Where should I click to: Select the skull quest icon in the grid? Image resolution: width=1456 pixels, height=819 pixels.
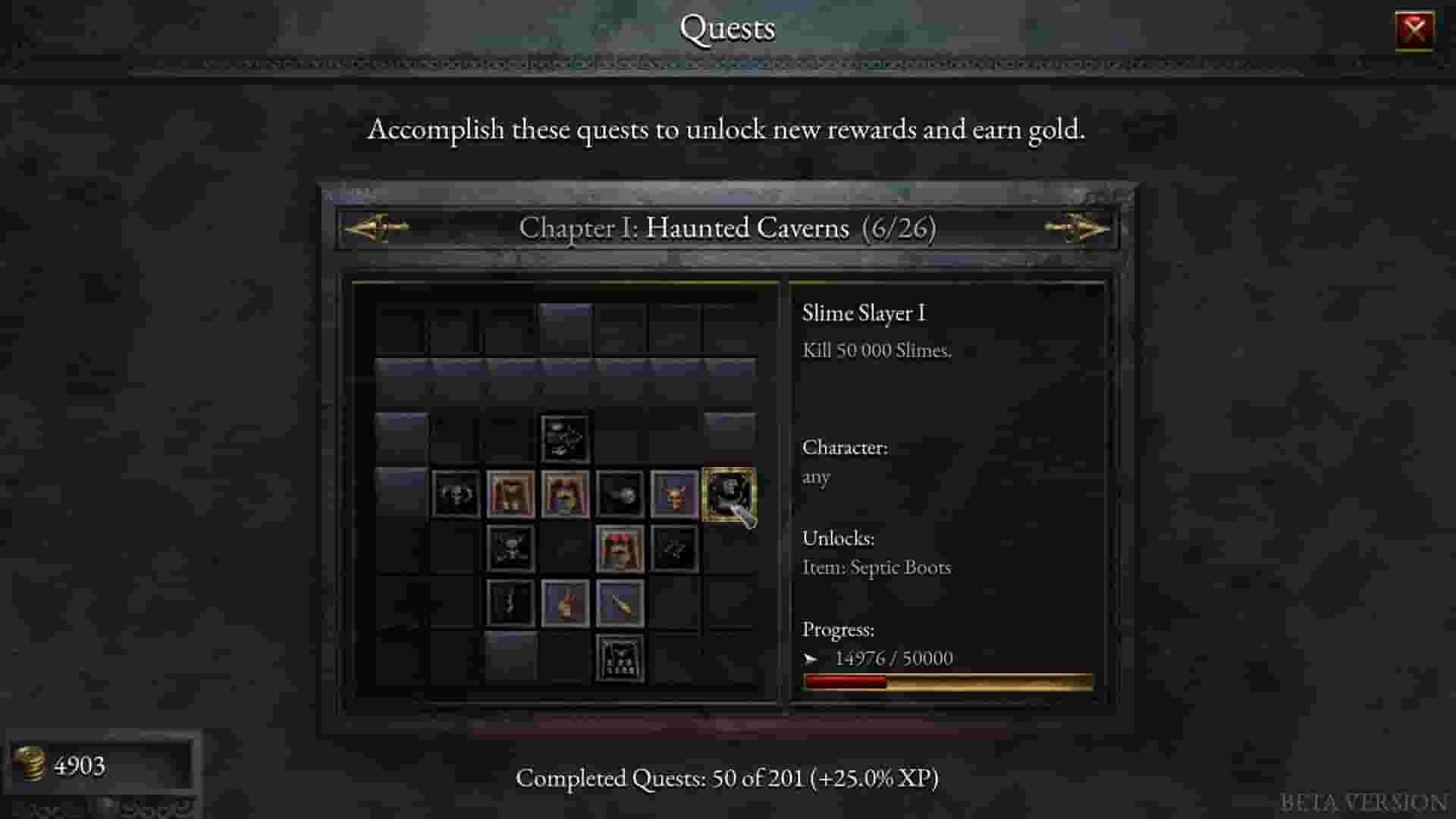(x=457, y=495)
